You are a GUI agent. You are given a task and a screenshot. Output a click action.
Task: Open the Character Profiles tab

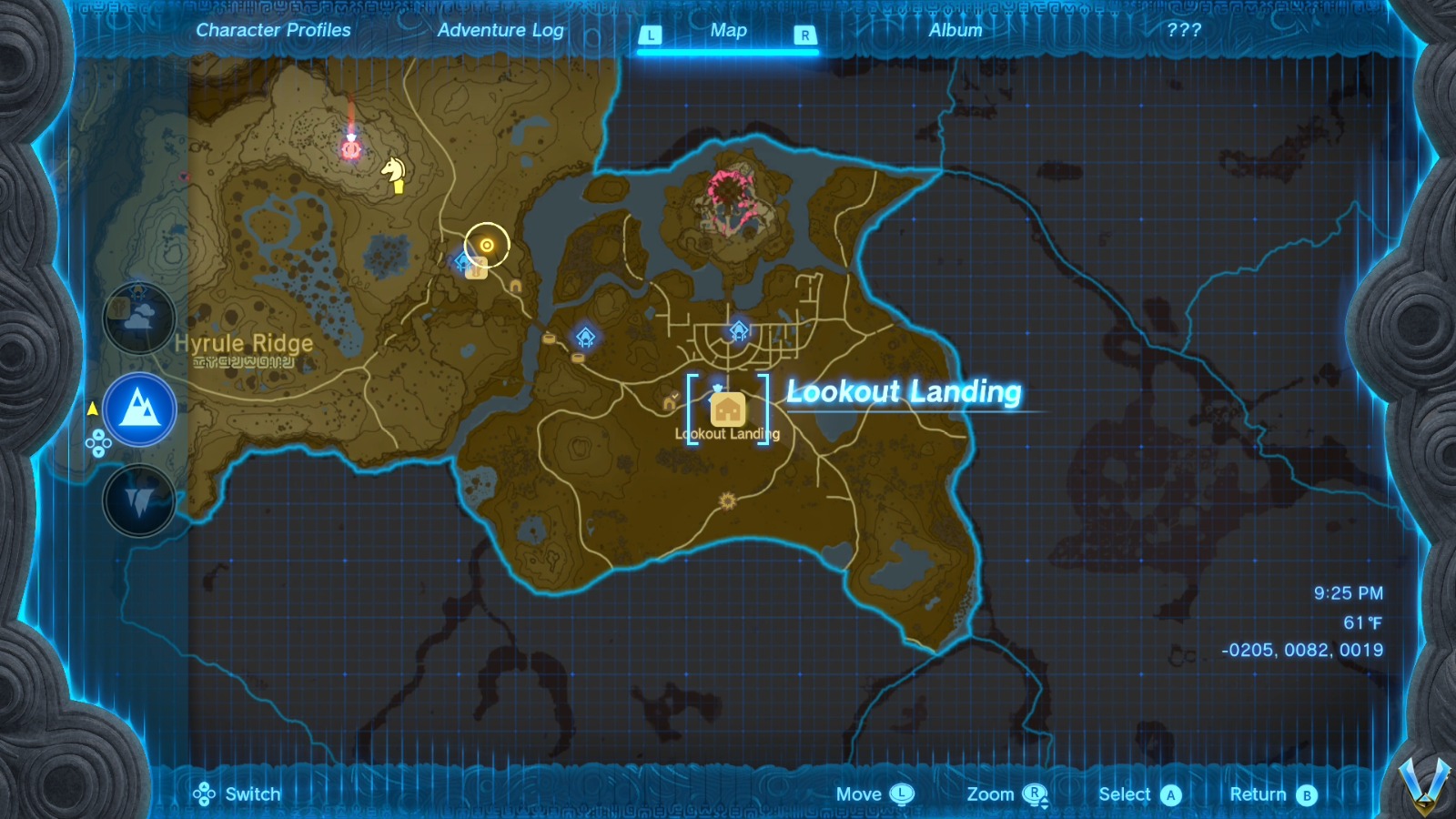coord(273,30)
